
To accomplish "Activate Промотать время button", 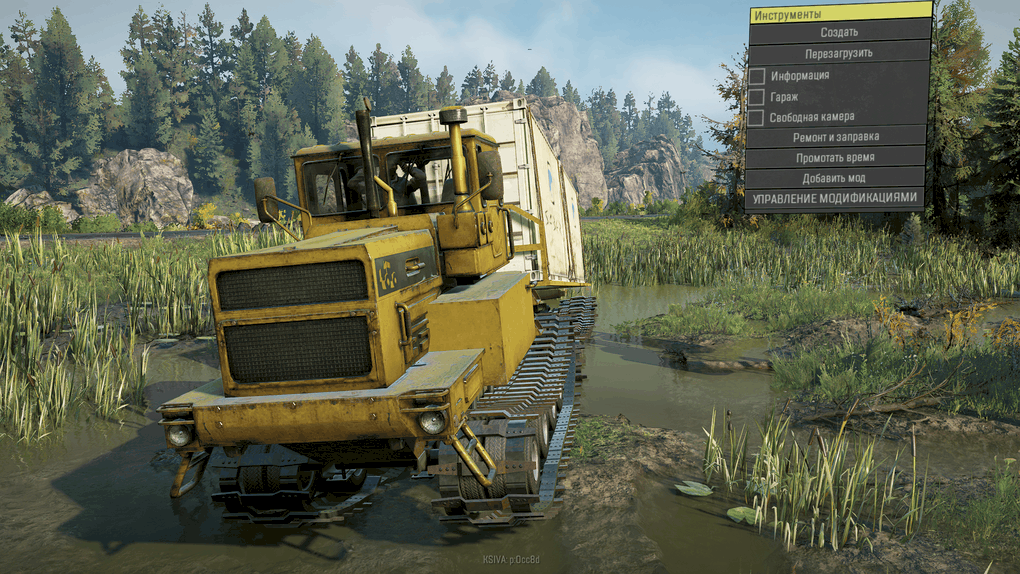I will (838, 158).
